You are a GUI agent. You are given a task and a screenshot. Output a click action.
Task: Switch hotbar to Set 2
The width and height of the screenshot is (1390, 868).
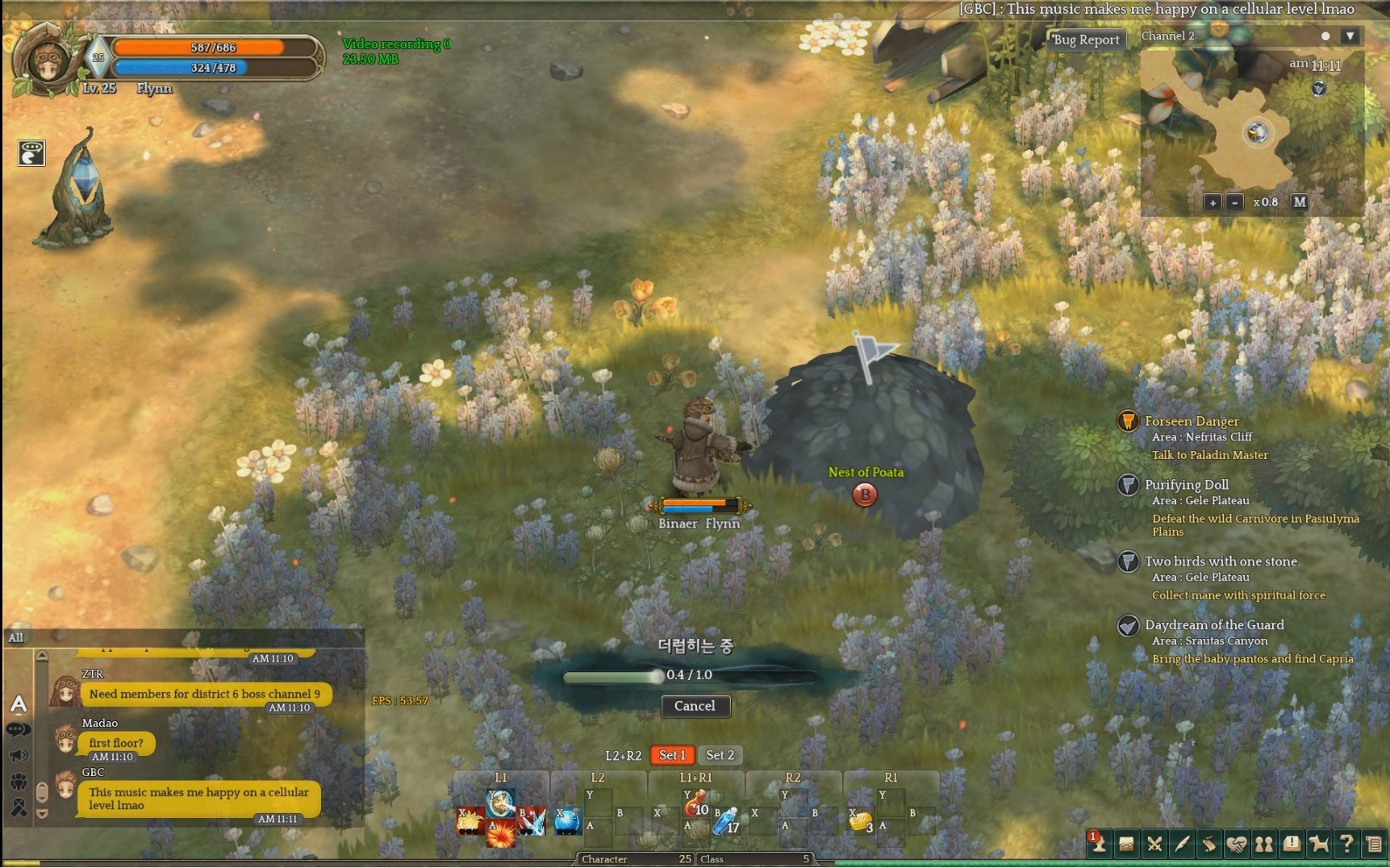[x=720, y=755]
